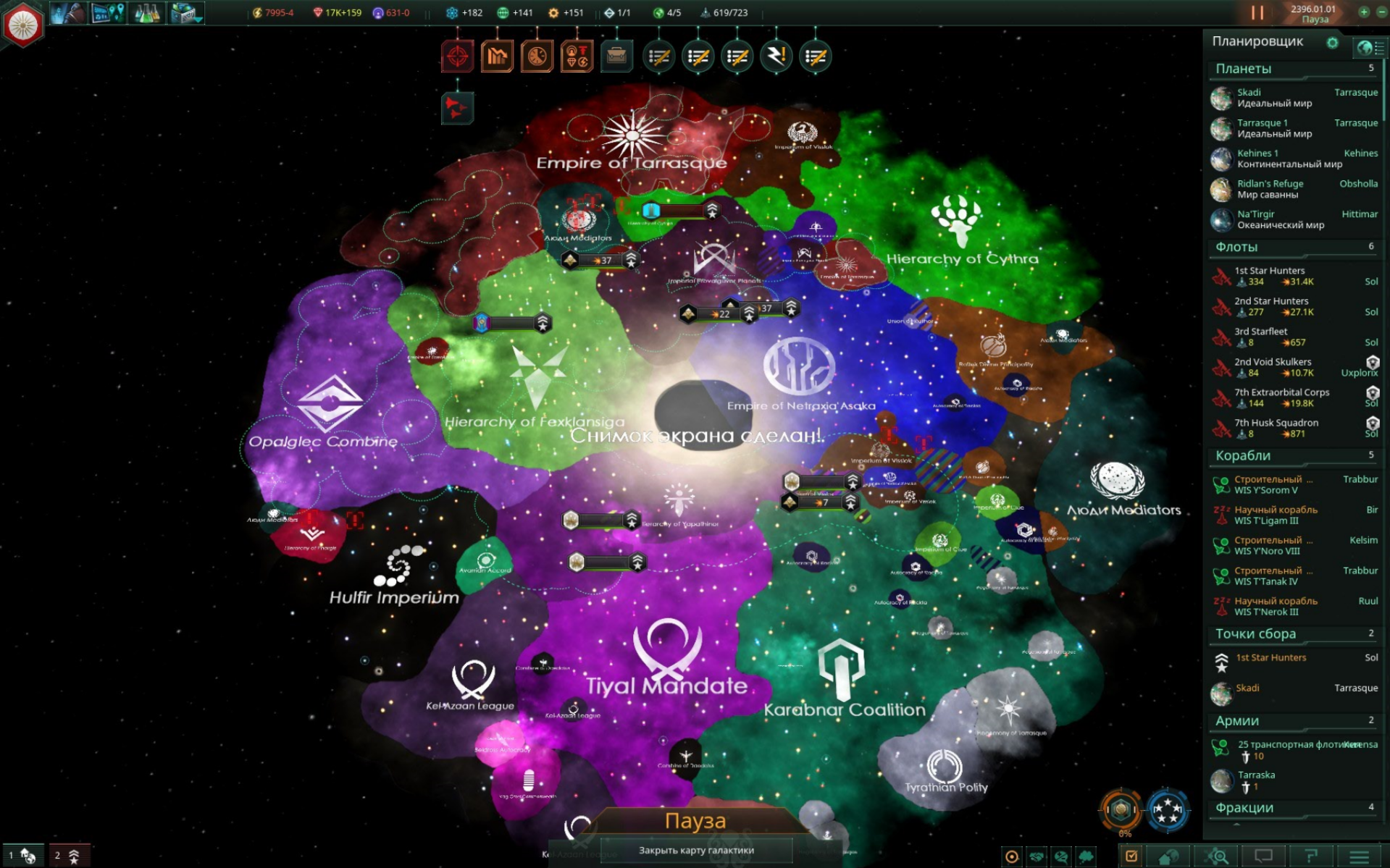Open the leader portrait panel icon top left
Screen dimensions: 1390x868
tap(68, 12)
